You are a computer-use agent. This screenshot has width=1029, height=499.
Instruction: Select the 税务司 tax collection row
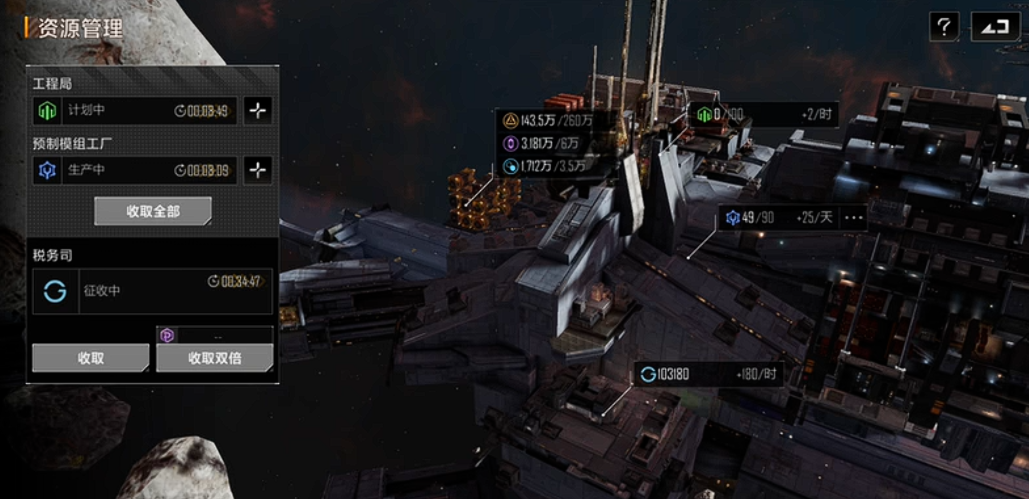151,291
